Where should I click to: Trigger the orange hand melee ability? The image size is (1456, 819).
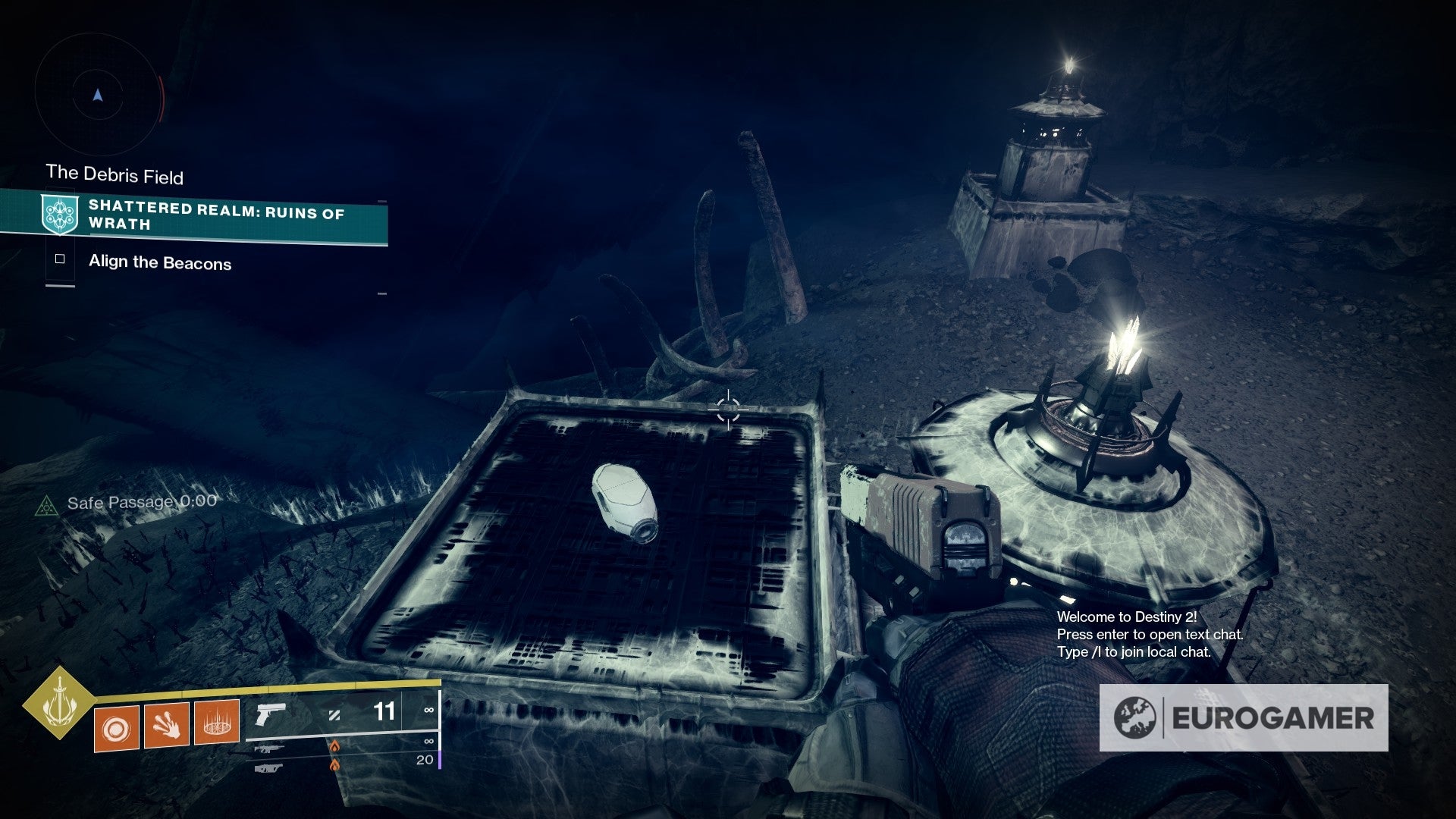(x=167, y=724)
